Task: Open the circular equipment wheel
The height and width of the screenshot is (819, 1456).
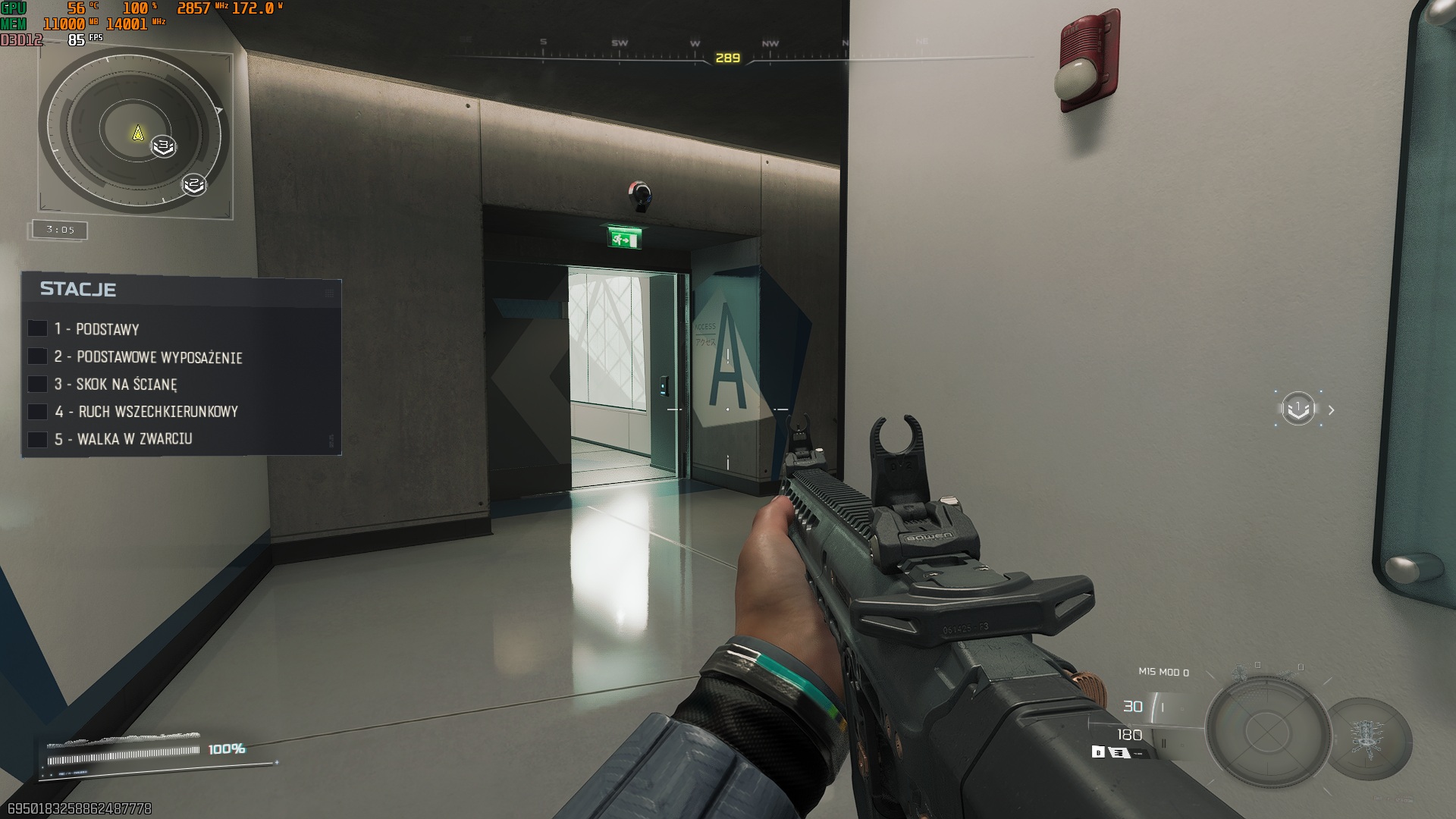Action: click(1266, 732)
